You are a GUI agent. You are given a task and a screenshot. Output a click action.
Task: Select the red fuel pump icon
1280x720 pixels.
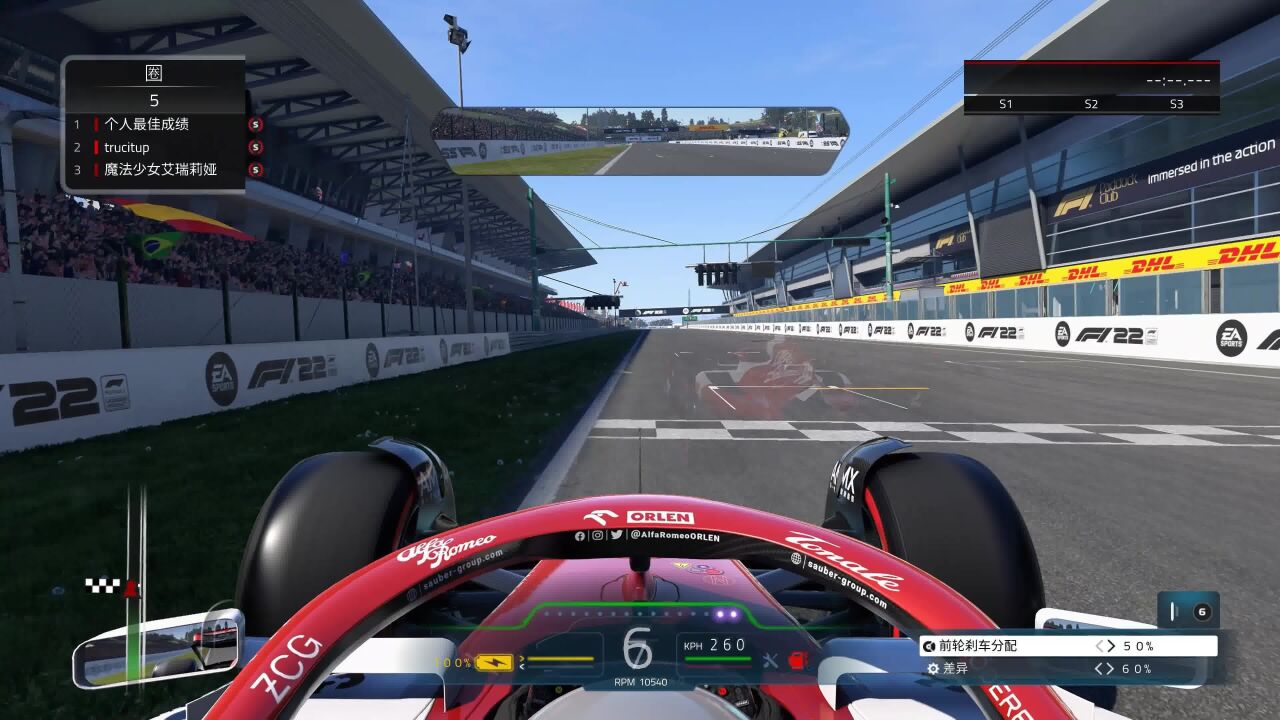point(797,660)
